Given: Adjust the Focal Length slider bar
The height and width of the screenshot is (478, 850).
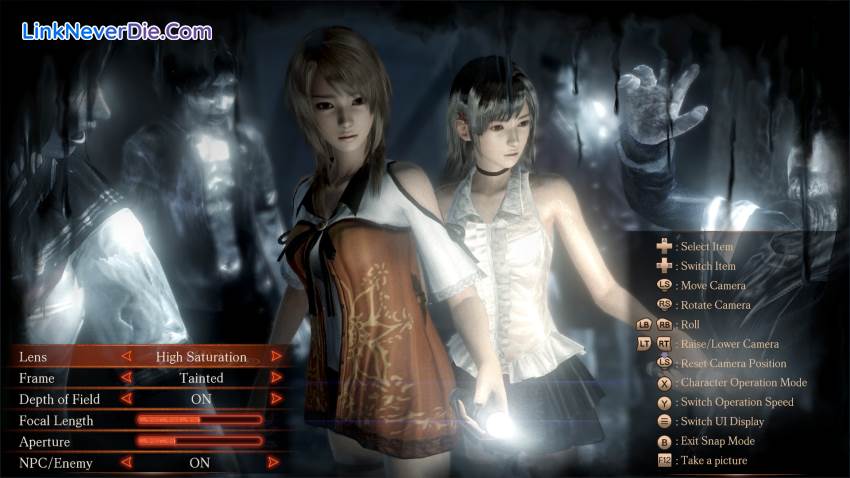Looking at the screenshot, I should coord(199,420).
